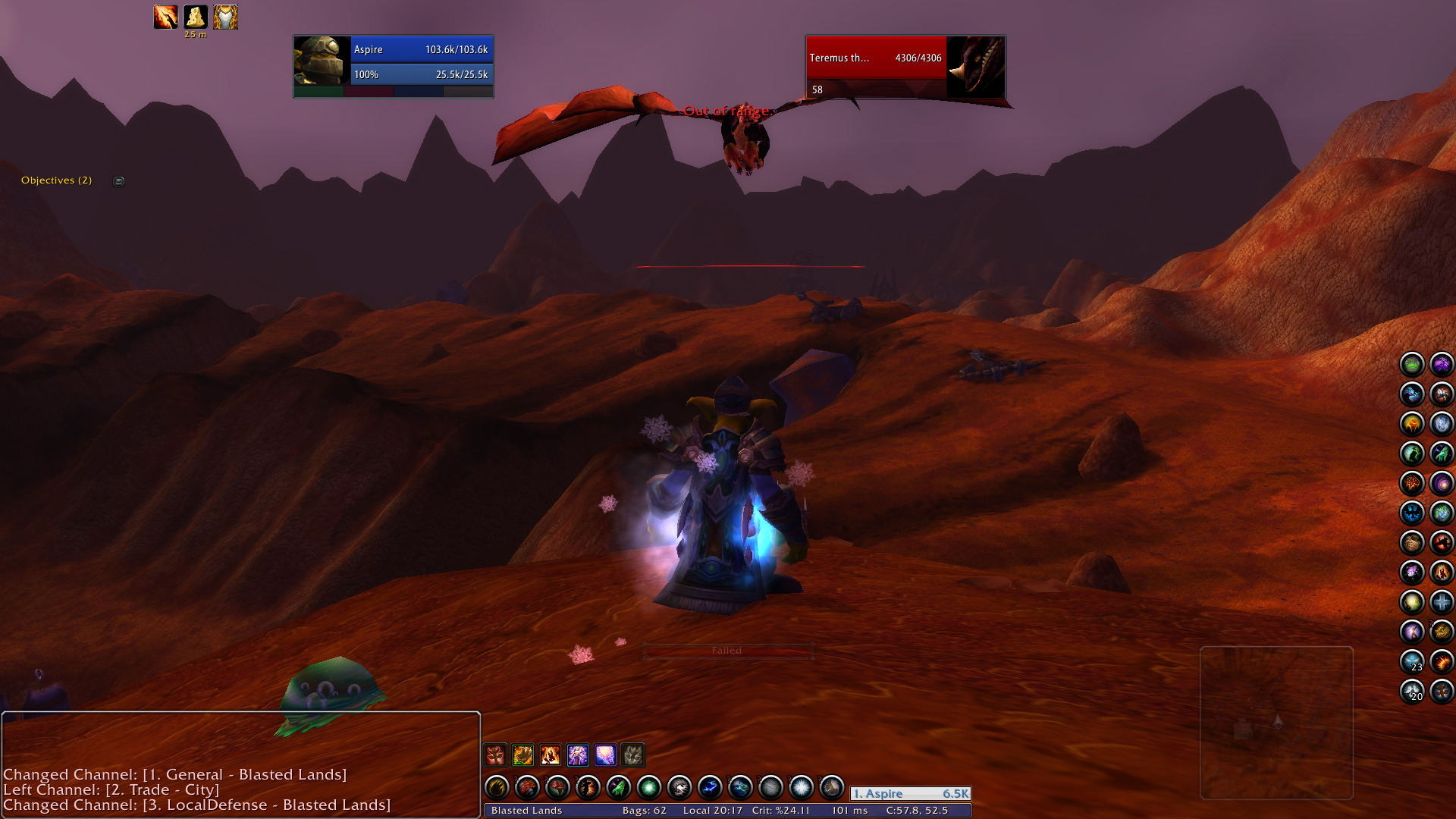Activate the green frog Hex button
Viewport: 1456px width, 819px height.
[x=1412, y=365]
